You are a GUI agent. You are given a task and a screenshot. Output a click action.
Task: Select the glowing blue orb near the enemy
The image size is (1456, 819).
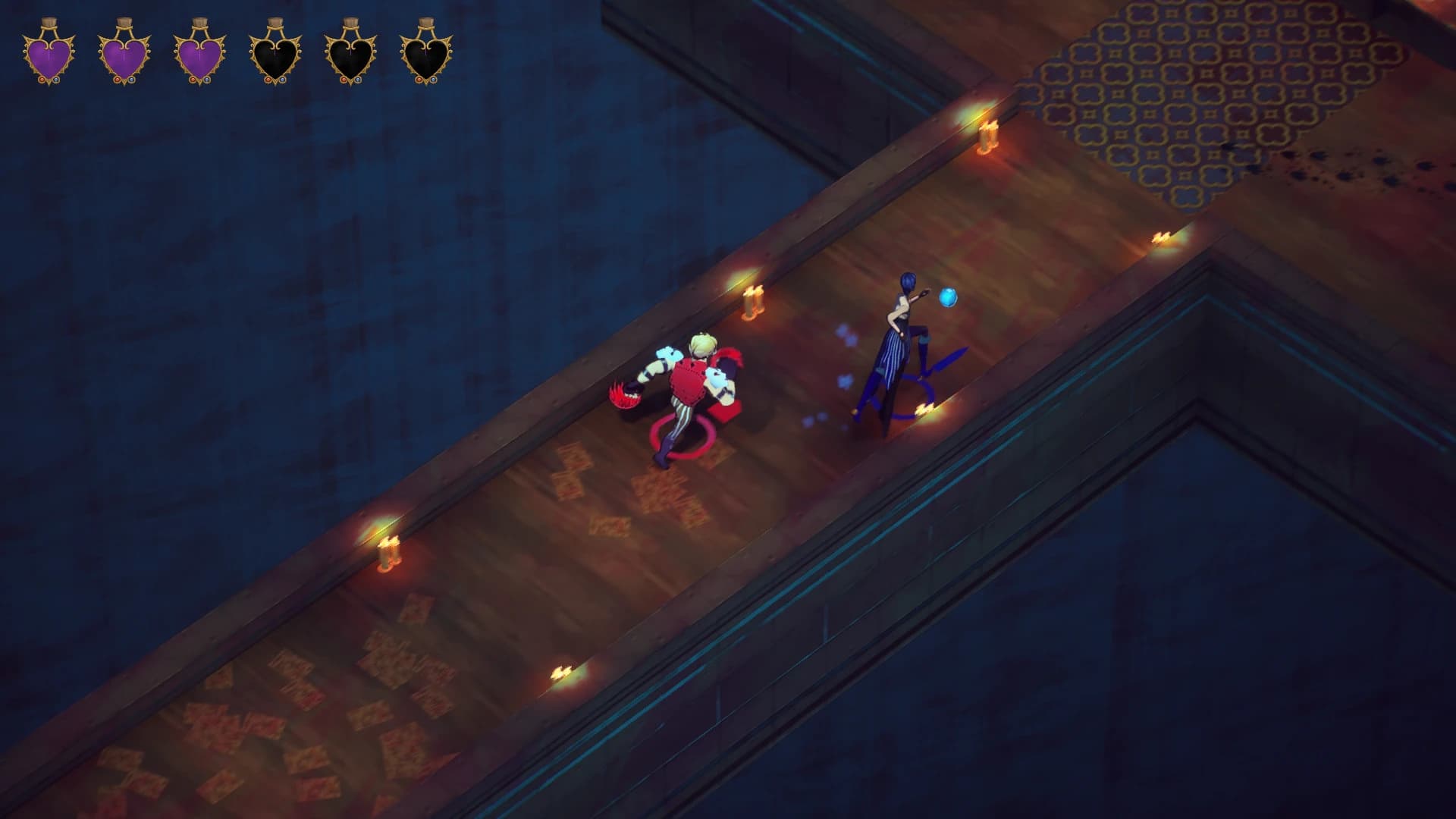[x=946, y=297]
